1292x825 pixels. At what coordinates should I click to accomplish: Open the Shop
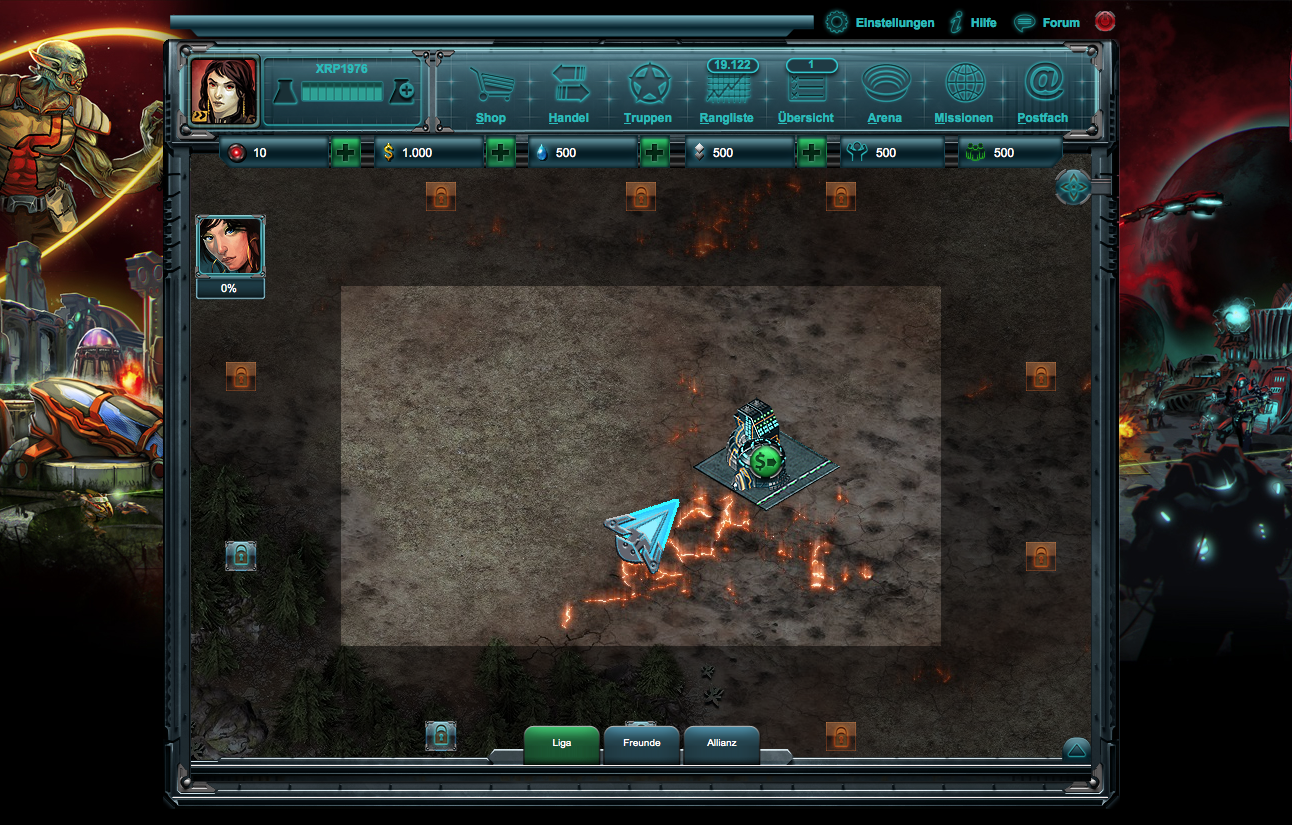tap(491, 95)
